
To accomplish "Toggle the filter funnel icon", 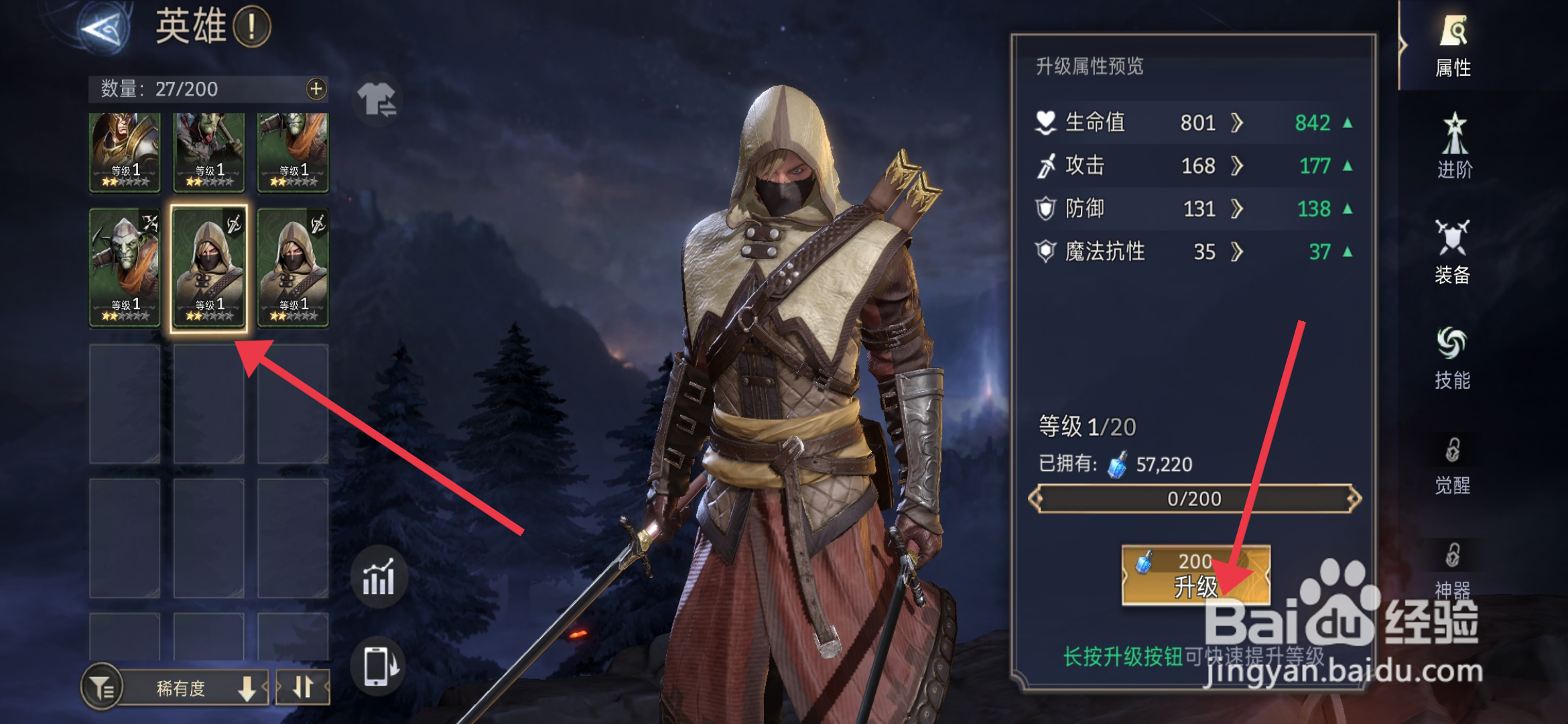I will coord(102,686).
